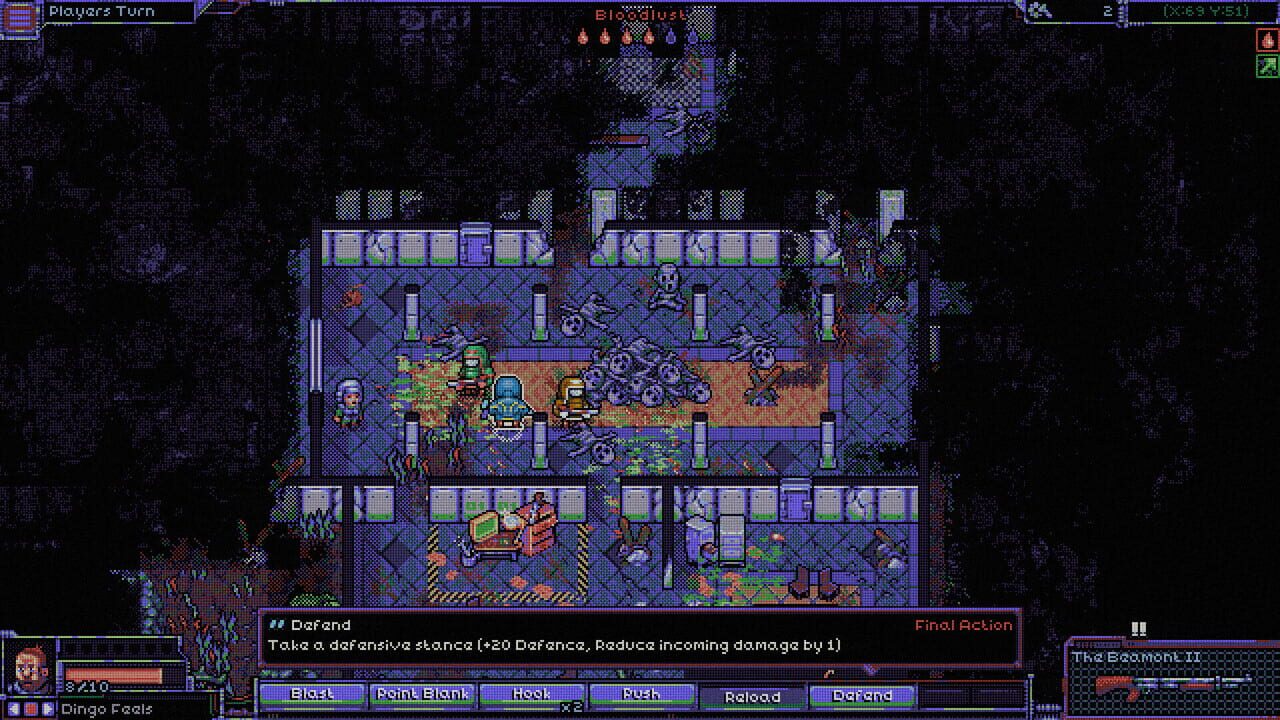Image resolution: width=1280 pixels, height=720 pixels.
Task: Activate the Hook ability
Action: (532, 695)
